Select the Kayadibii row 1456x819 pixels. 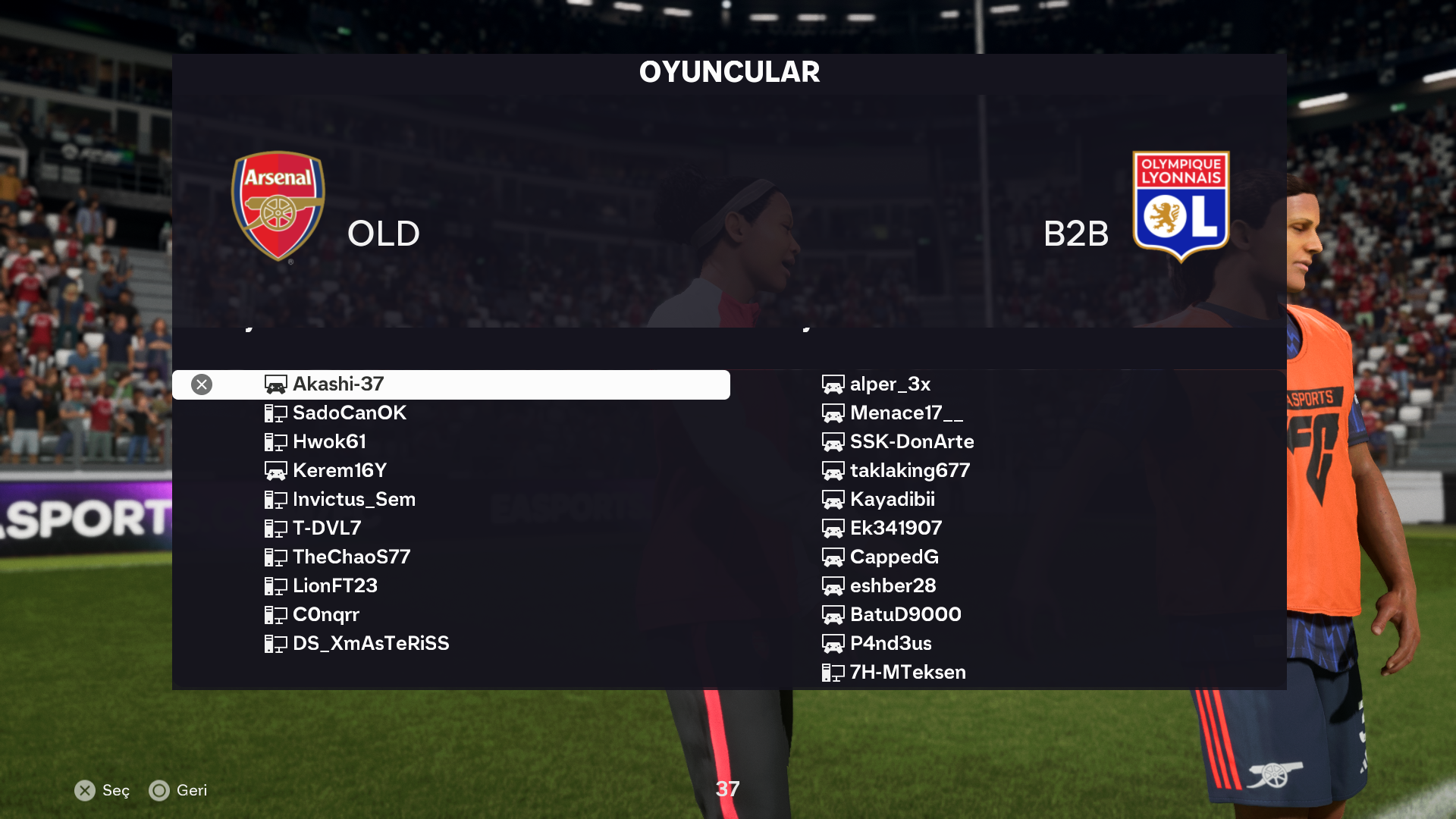point(892,500)
